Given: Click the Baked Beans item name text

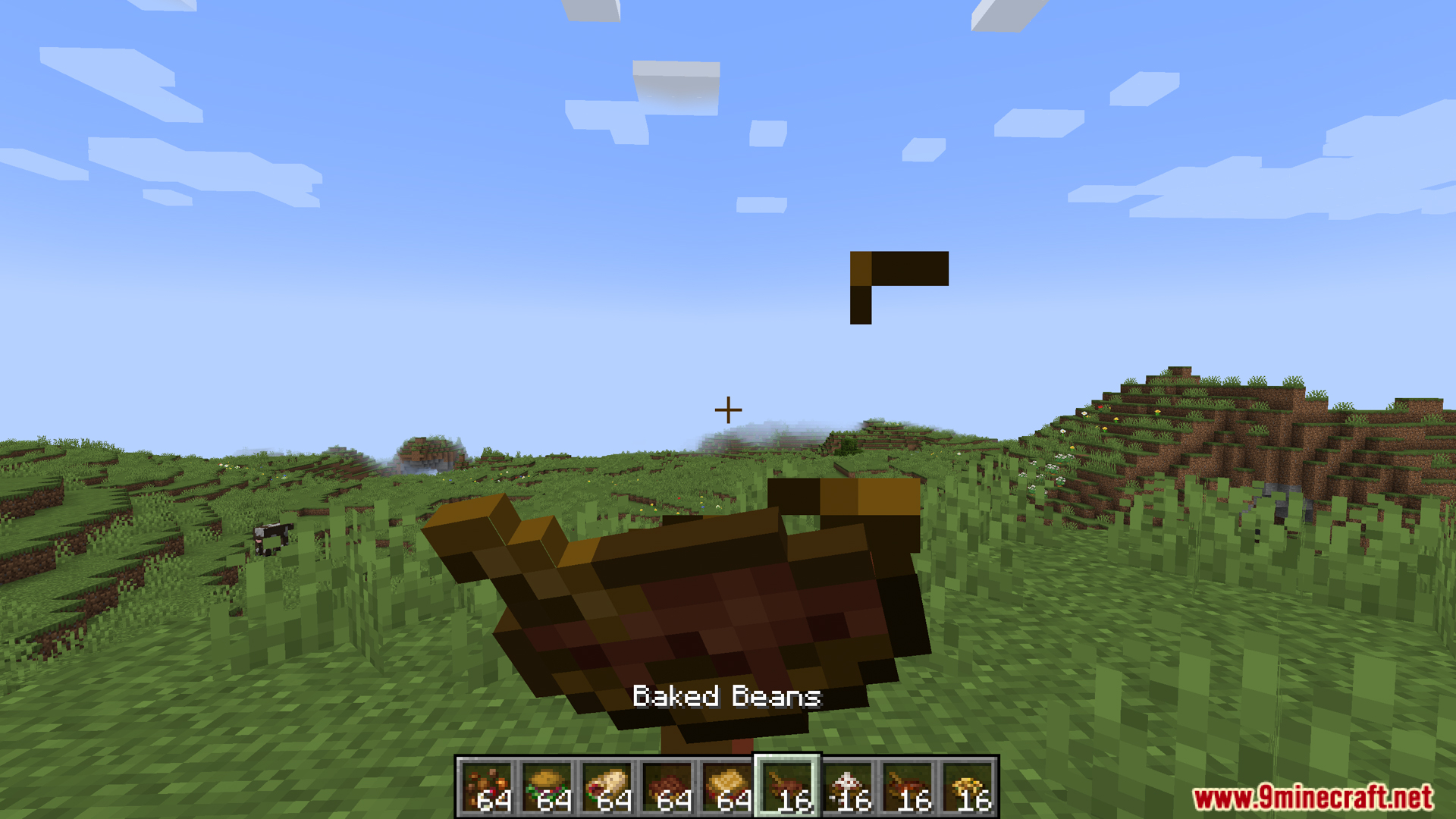Looking at the screenshot, I should coord(726,697).
